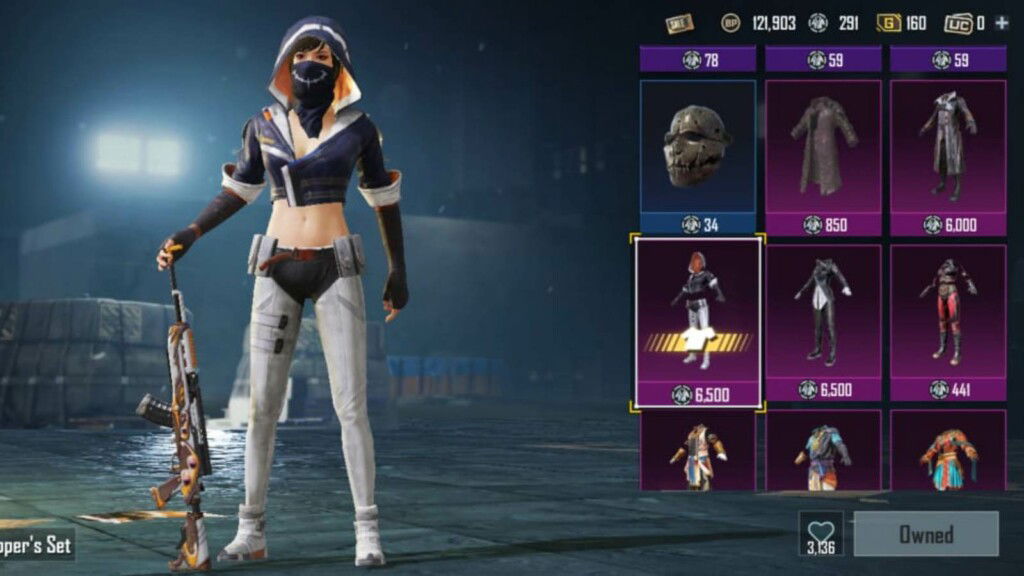Add UC using the plus button

point(1002,23)
